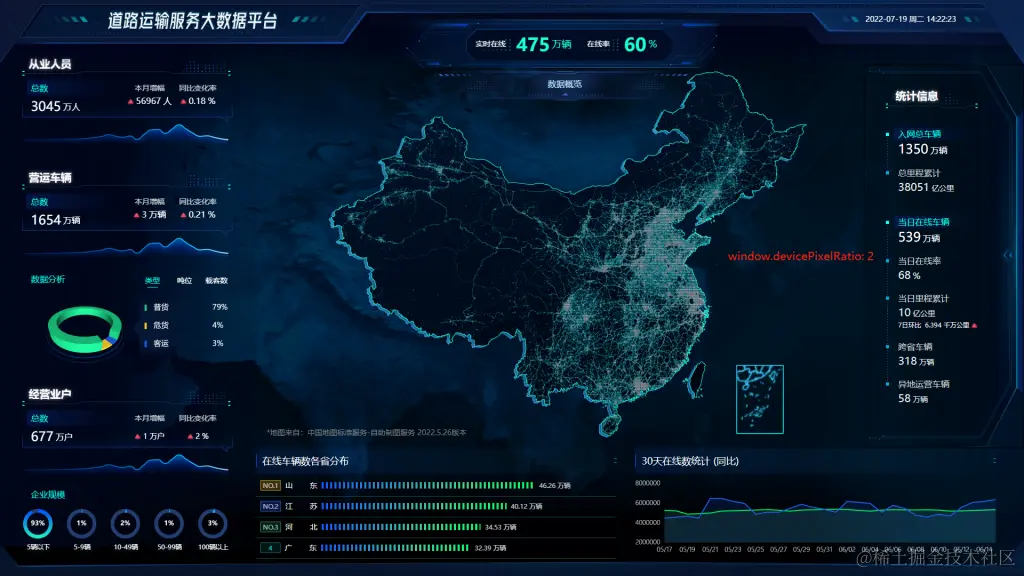This screenshot has width=1024, height=576.
Task: Select the NO.3 河北 ranking row
Action: tap(435, 527)
